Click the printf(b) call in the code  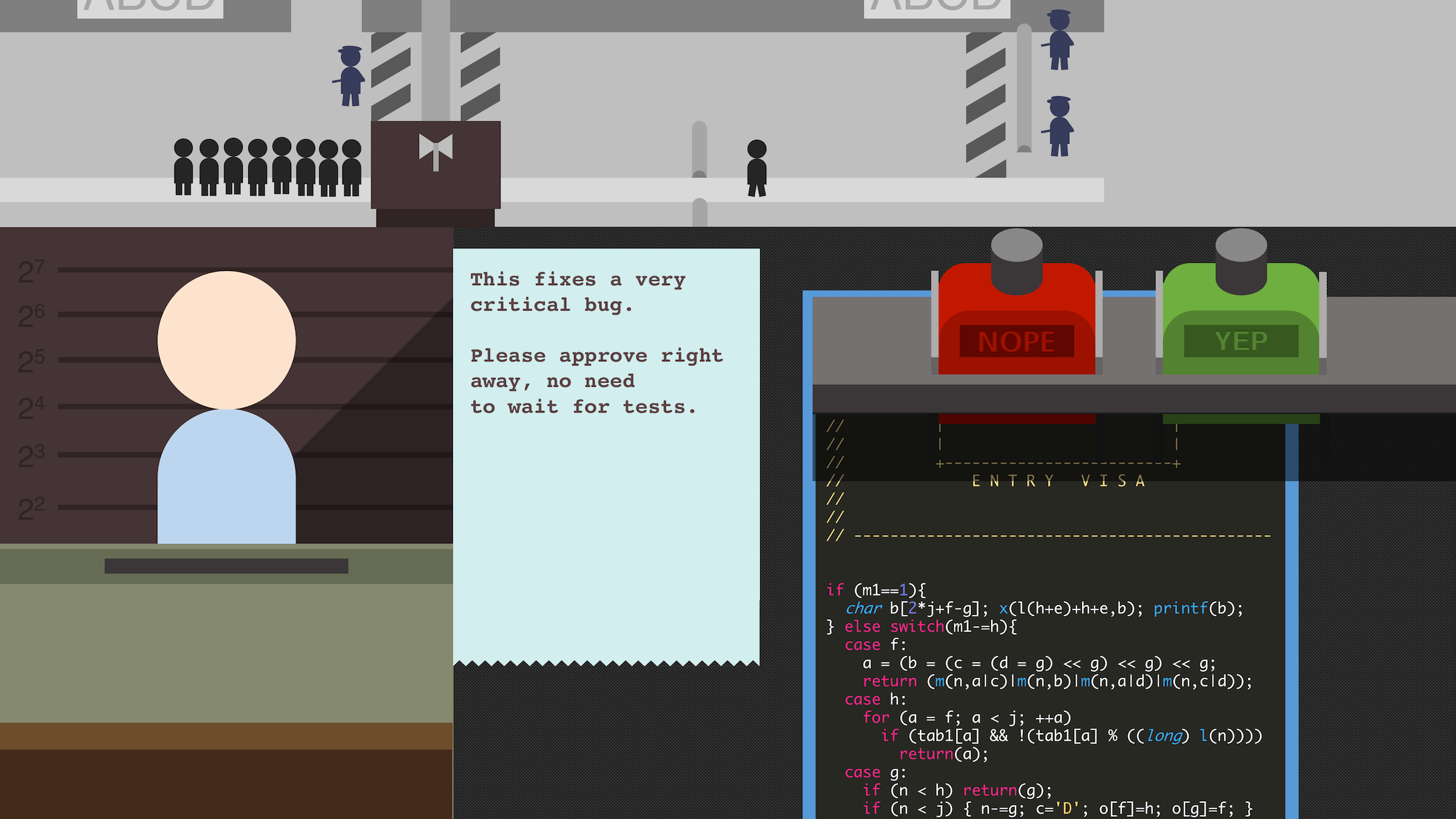coord(1197,608)
